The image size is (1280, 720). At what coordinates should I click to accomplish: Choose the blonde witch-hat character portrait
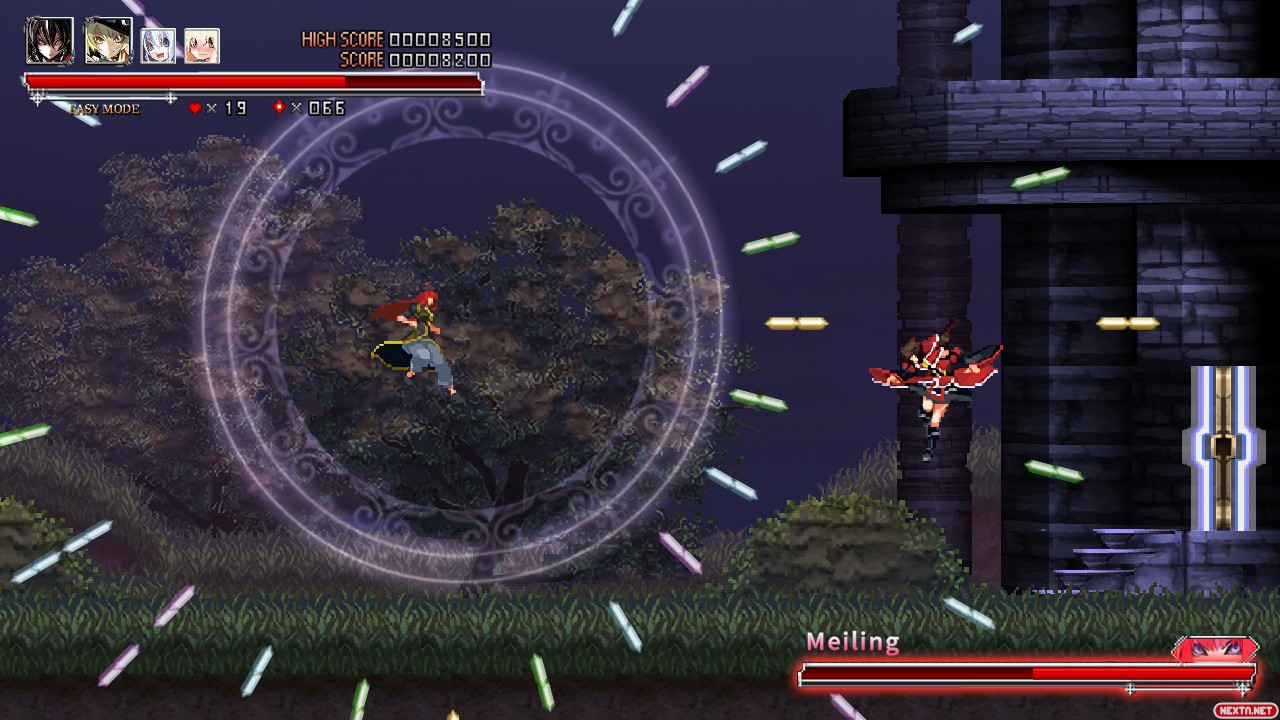coord(108,41)
